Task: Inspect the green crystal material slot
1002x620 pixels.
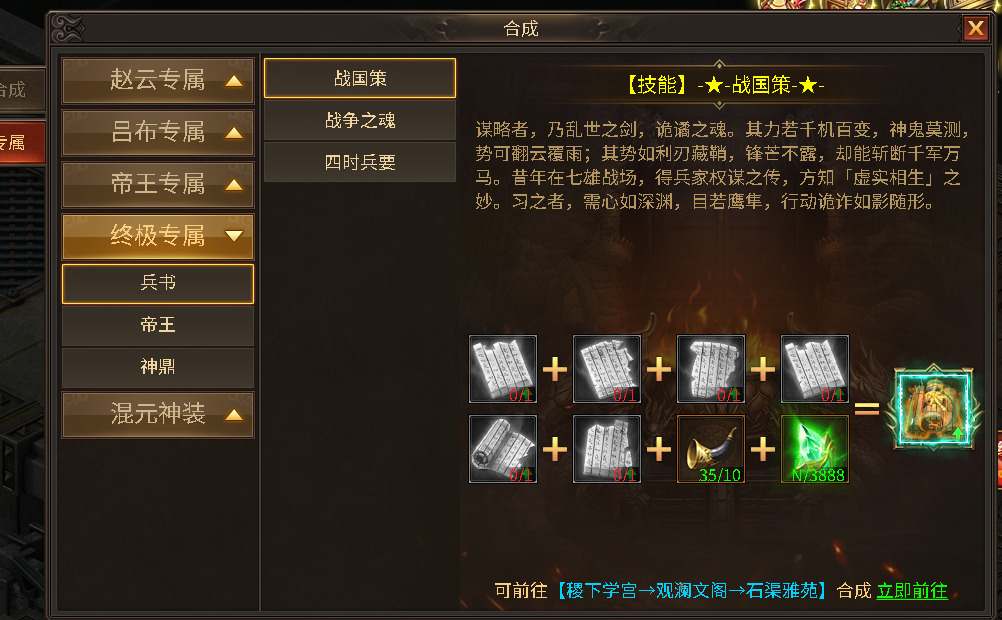Action: (x=815, y=450)
